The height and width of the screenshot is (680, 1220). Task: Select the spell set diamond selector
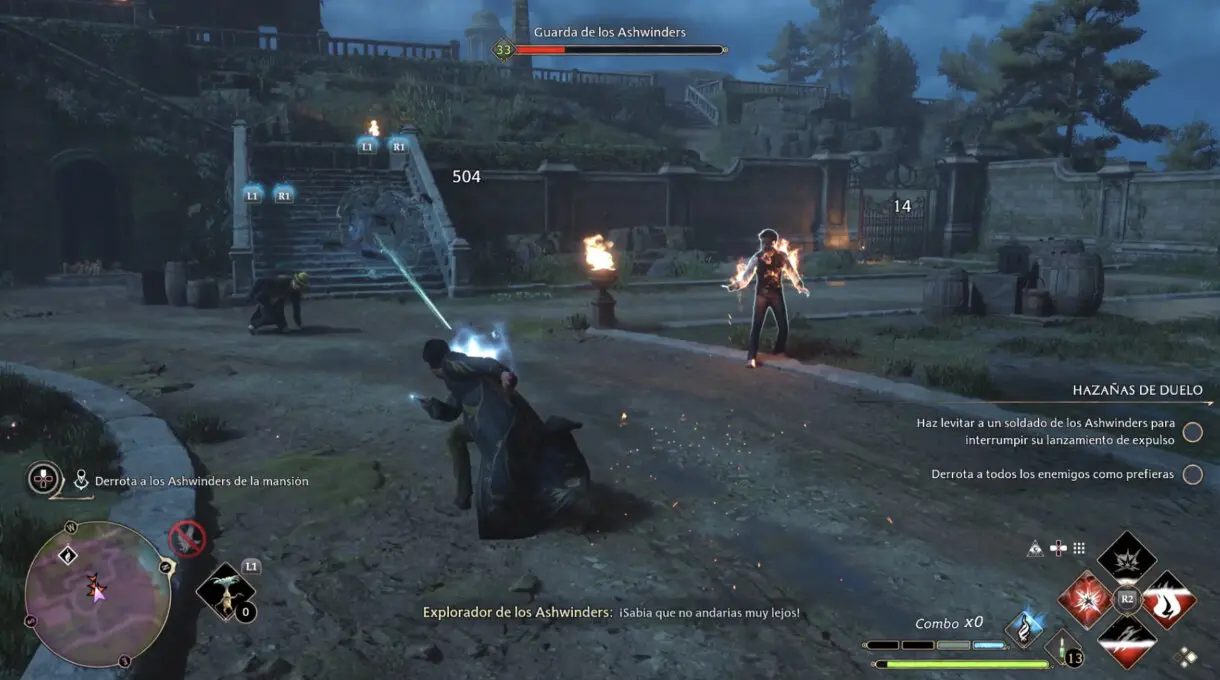point(1187,657)
